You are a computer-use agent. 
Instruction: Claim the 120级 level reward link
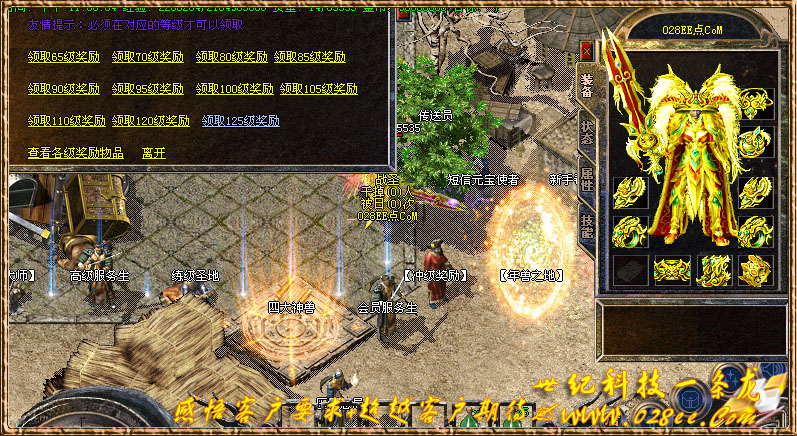(x=151, y=121)
